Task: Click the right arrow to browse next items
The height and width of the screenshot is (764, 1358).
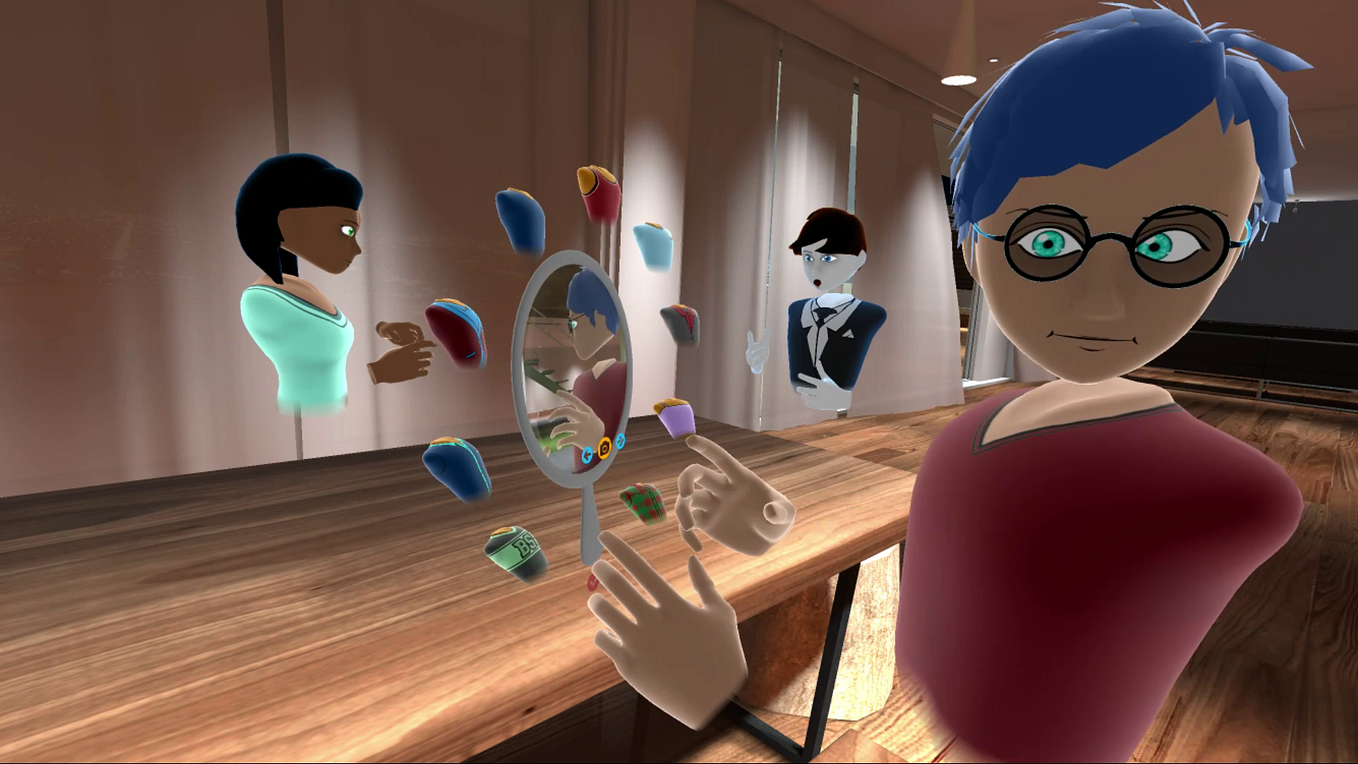Action: pos(620,441)
